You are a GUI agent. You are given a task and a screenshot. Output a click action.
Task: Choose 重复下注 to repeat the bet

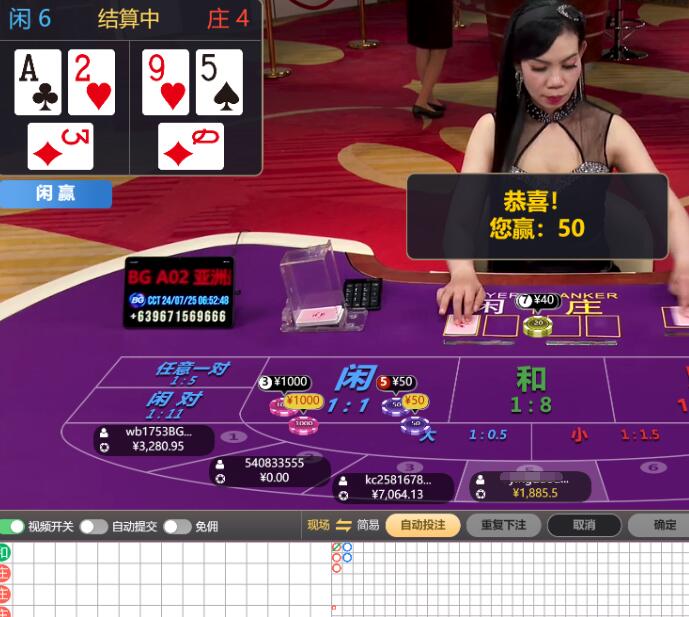click(x=503, y=525)
